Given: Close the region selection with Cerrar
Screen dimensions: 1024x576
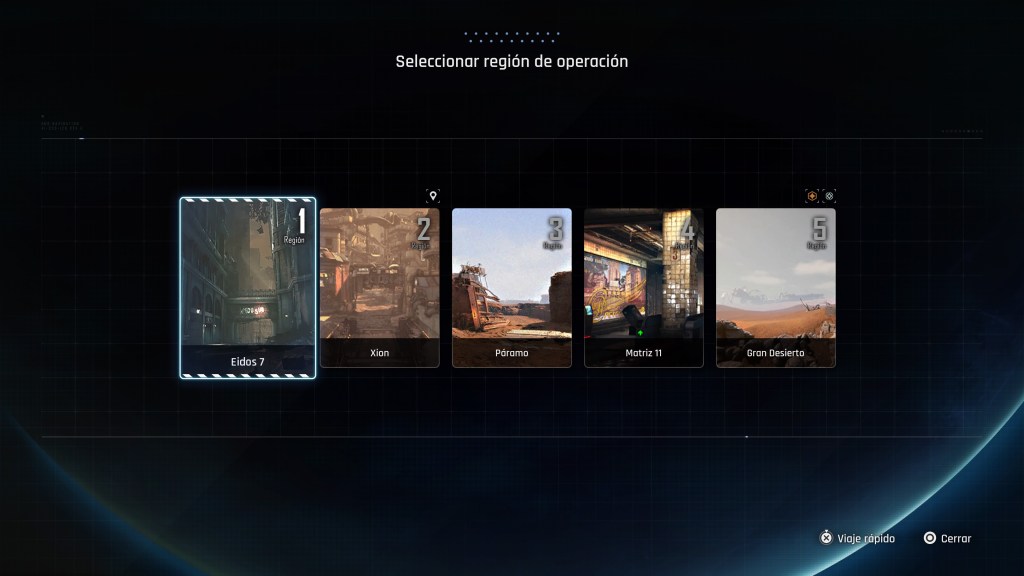Looking at the screenshot, I should 947,538.
